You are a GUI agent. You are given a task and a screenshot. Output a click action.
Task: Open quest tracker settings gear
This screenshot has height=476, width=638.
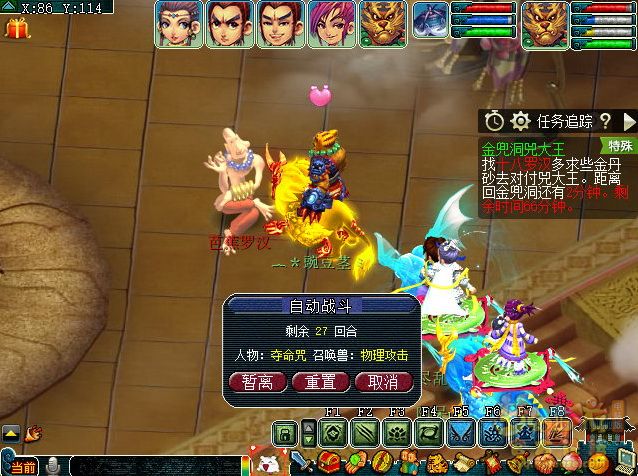(520, 121)
